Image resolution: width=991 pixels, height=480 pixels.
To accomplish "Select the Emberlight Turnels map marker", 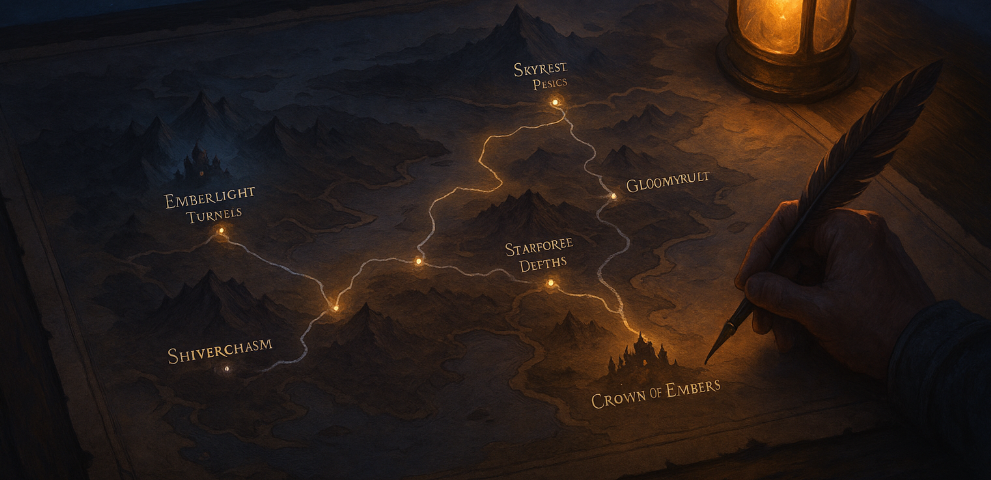I will pyautogui.click(x=222, y=231).
